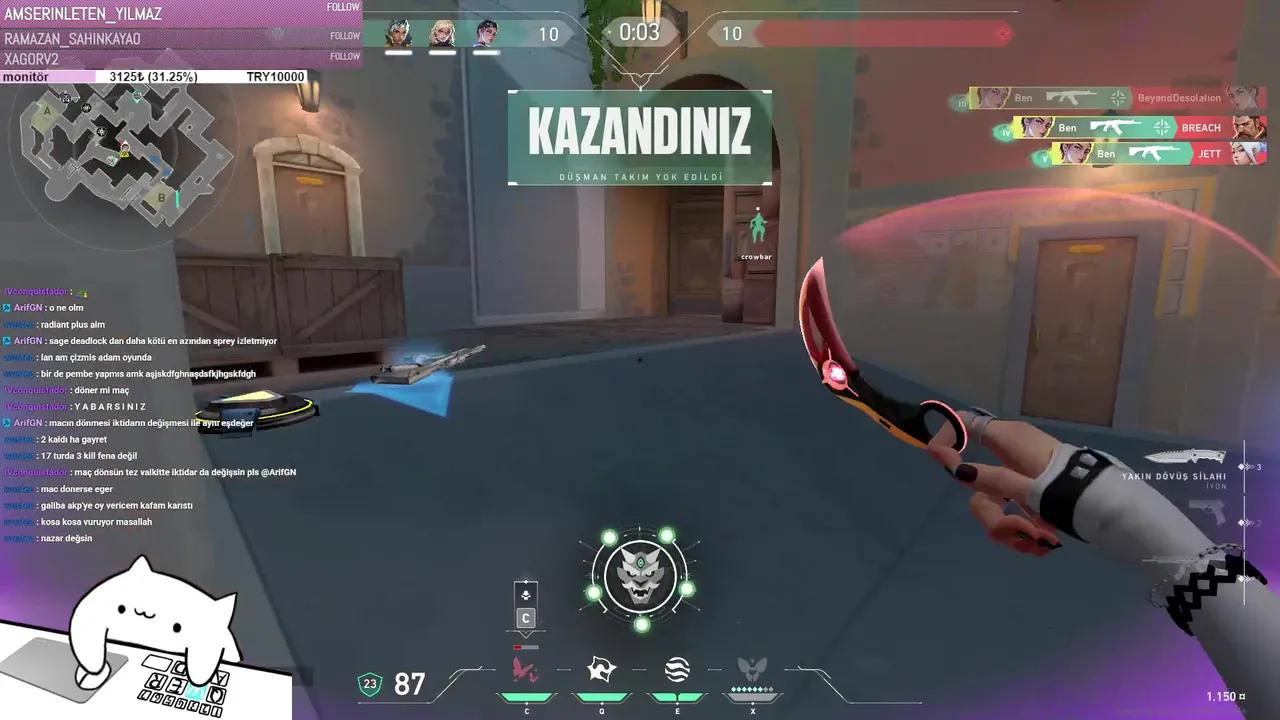Click the Vandal weapon icon in top killfeed
The image size is (1280, 720).
(x=1071, y=96)
